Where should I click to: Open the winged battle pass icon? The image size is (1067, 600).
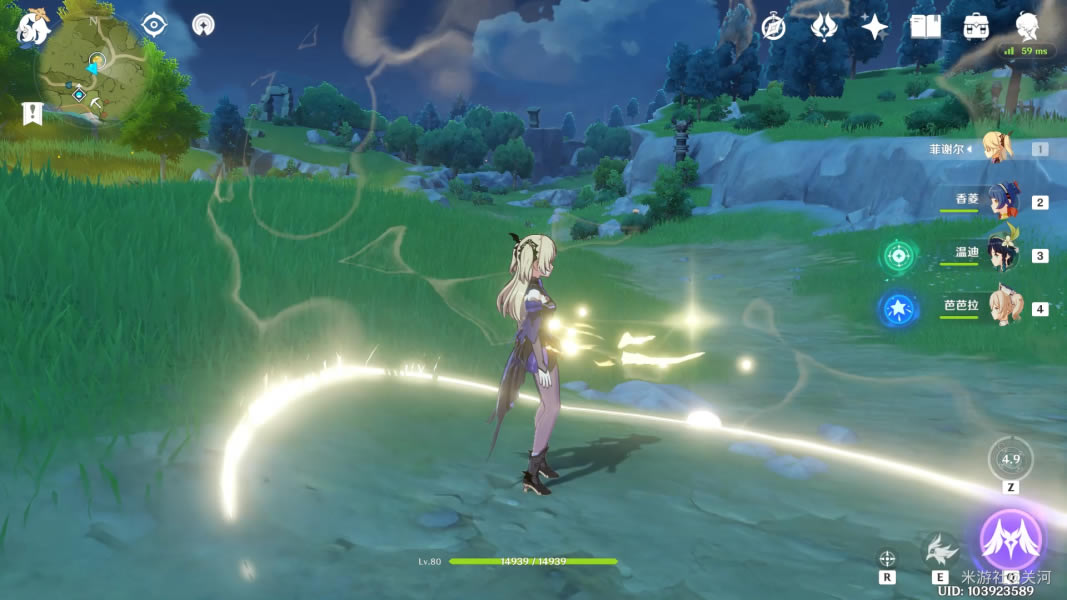(x=823, y=27)
